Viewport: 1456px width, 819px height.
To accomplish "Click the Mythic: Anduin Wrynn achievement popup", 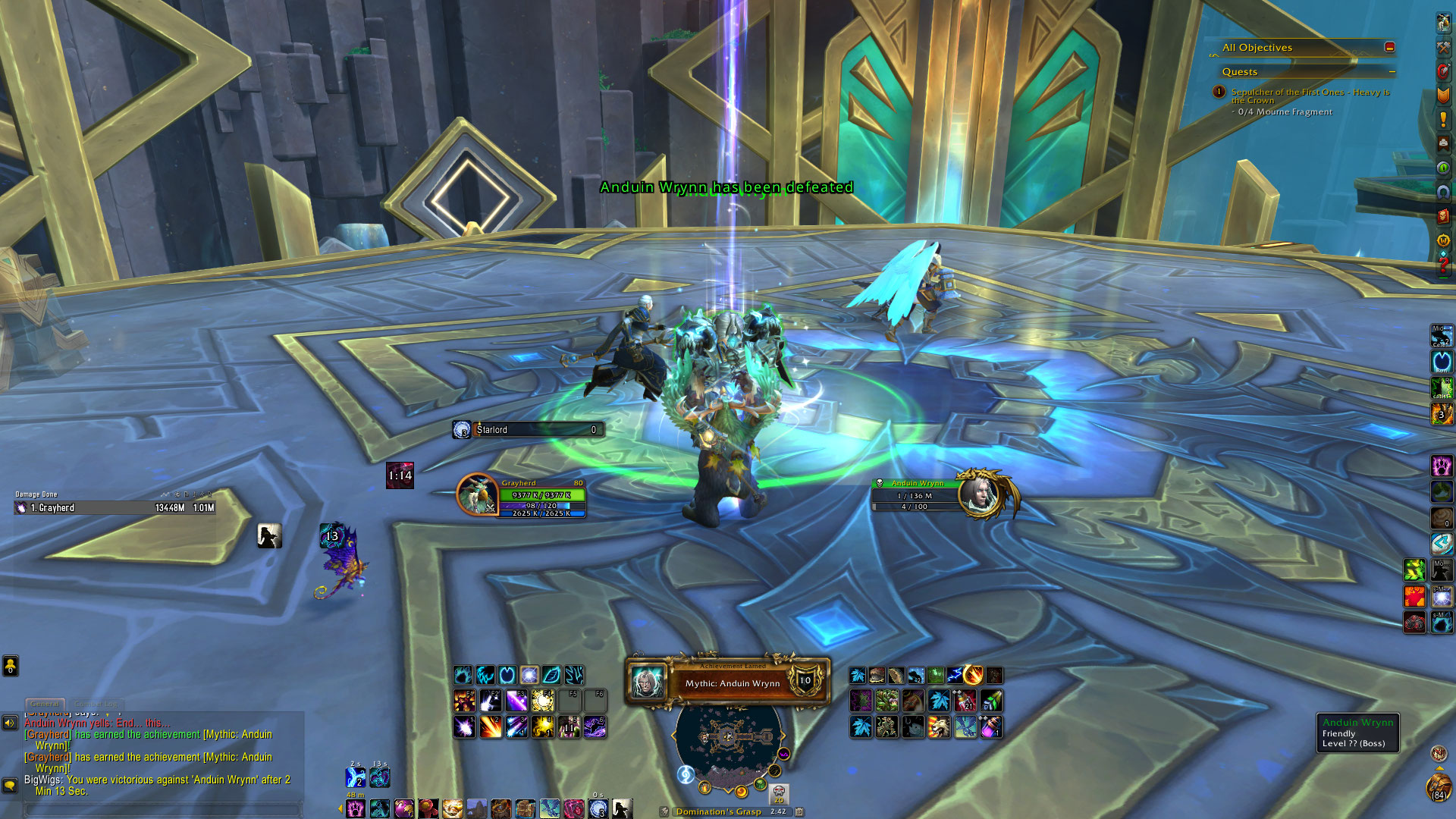I will [x=728, y=682].
